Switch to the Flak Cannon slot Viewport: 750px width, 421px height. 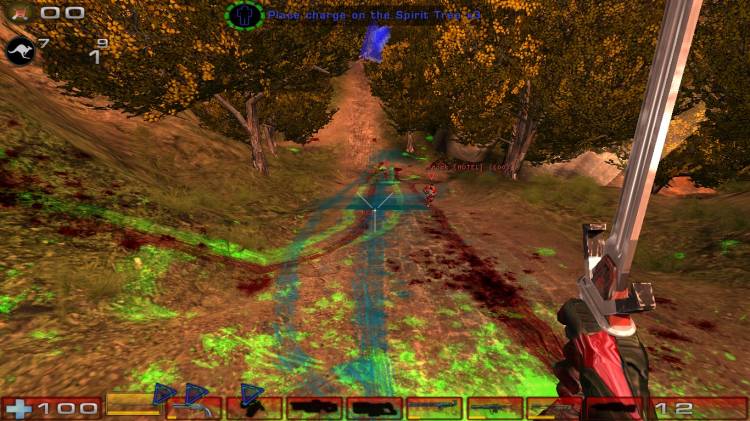494,407
